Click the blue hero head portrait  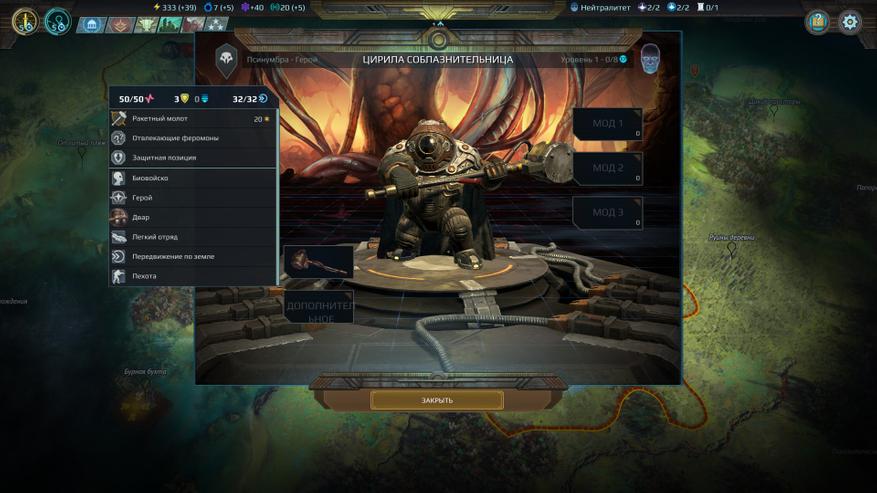point(650,58)
